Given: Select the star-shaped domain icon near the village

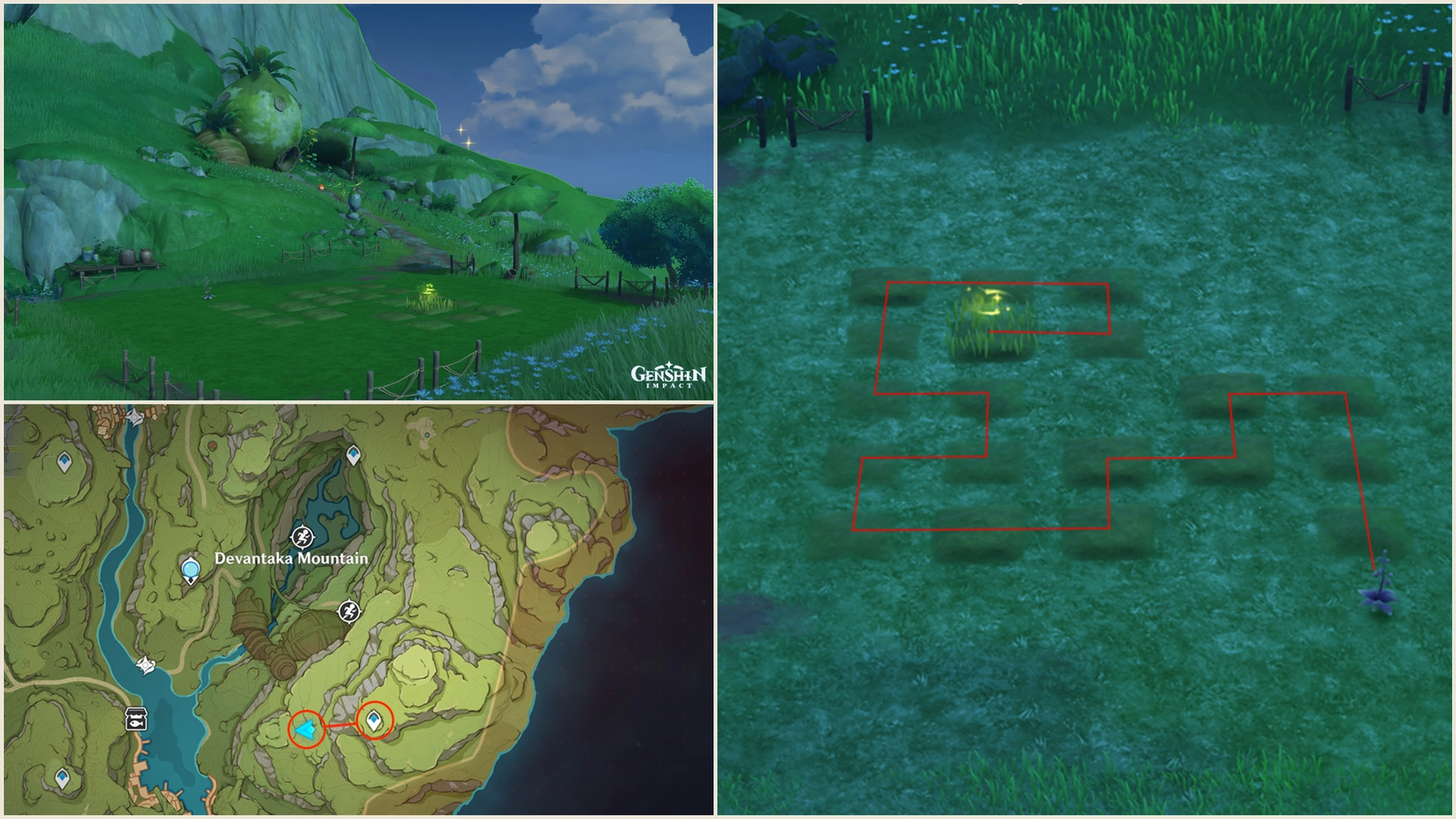Looking at the screenshot, I should click(x=134, y=419).
